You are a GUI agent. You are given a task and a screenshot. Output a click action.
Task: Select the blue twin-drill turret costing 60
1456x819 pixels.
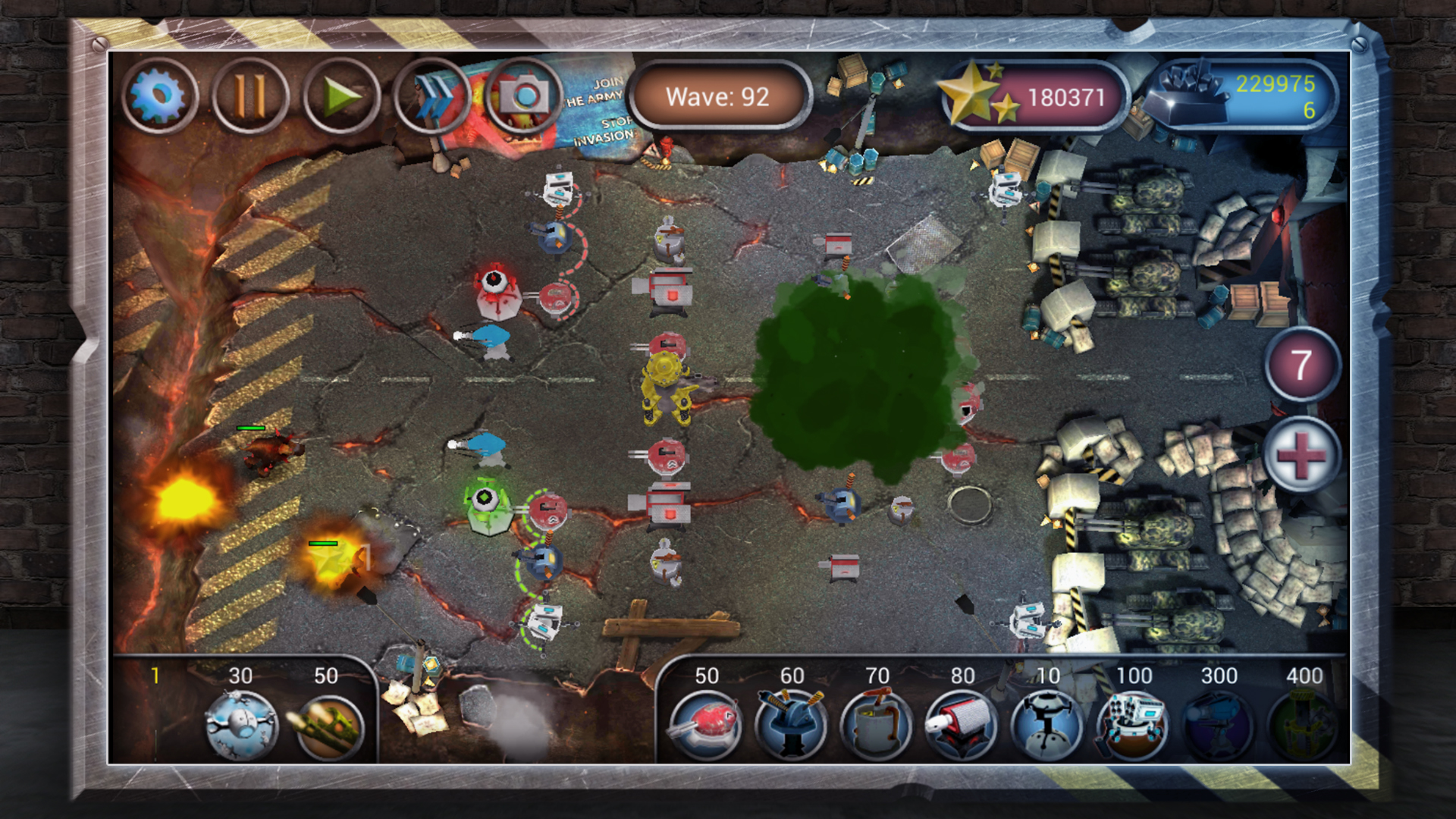point(792,724)
